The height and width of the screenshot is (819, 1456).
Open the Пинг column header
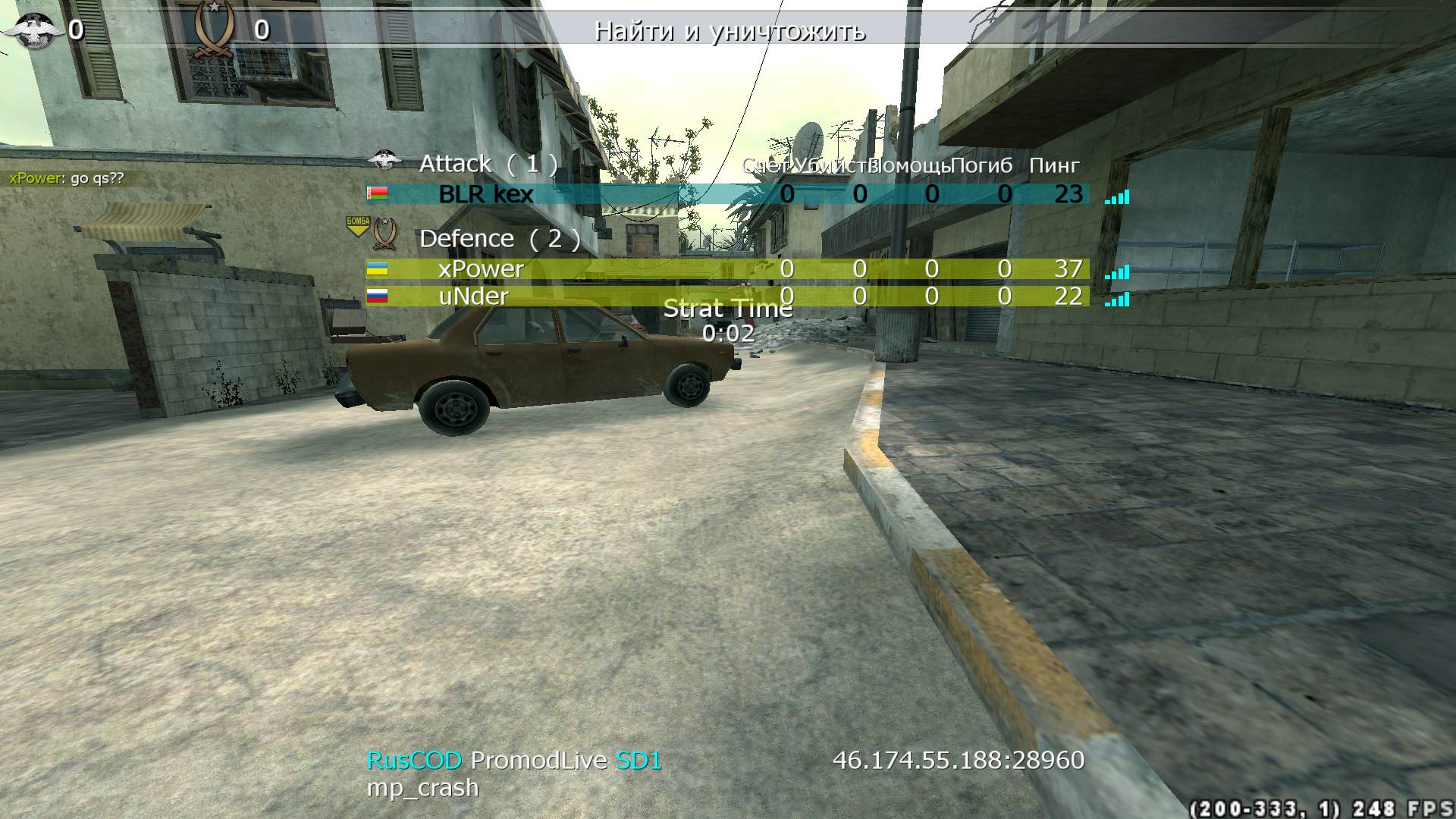pyautogui.click(x=1054, y=166)
